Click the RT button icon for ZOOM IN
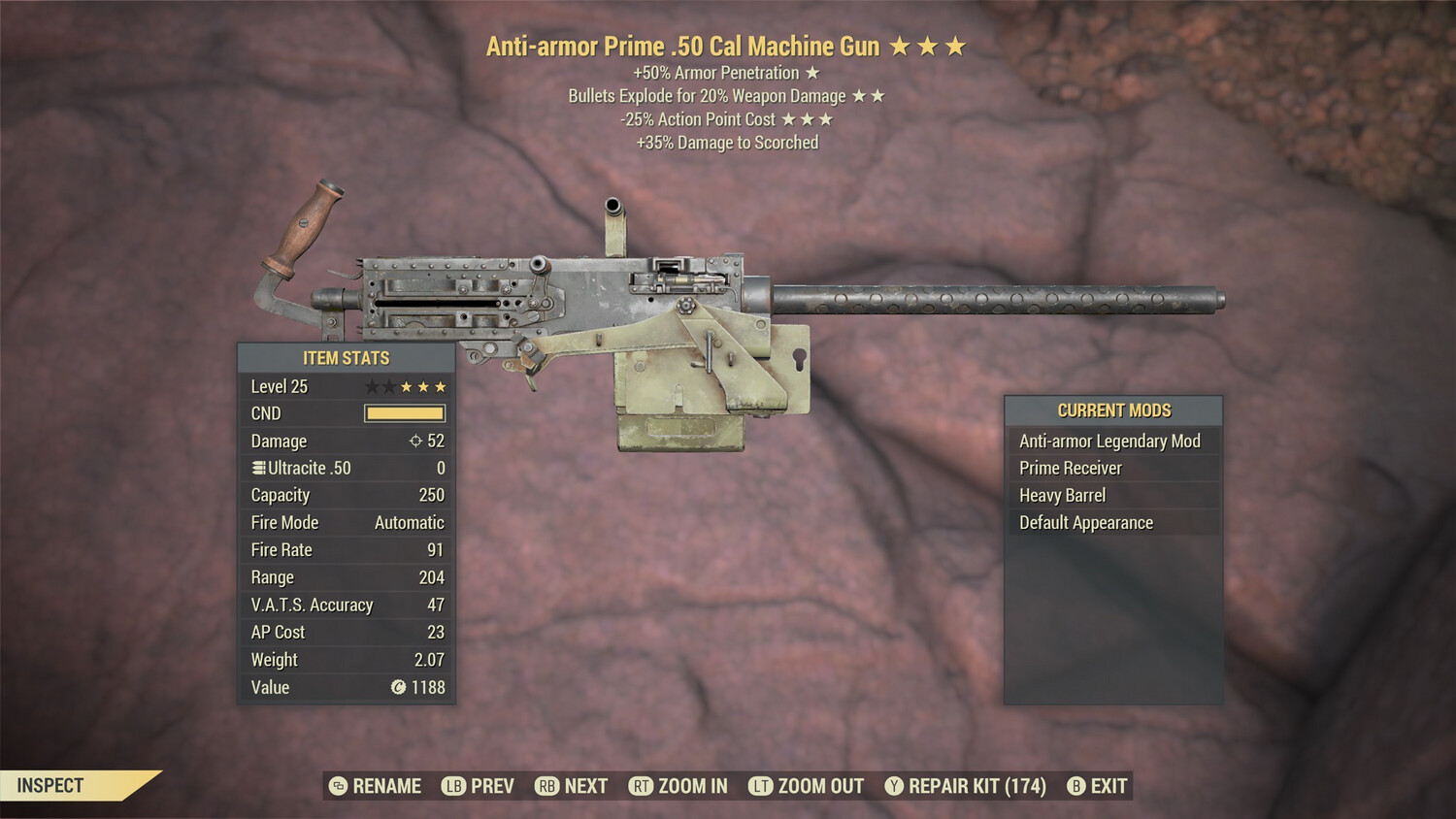 [642, 786]
